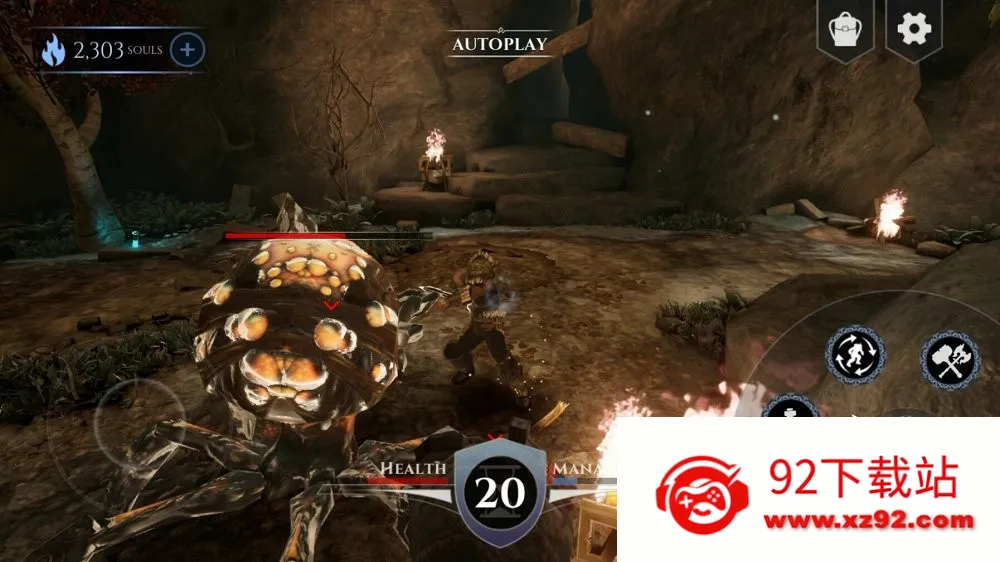This screenshot has height=562, width=1000.
Task: Tap the level 20 shield badge
Action: 500,492
